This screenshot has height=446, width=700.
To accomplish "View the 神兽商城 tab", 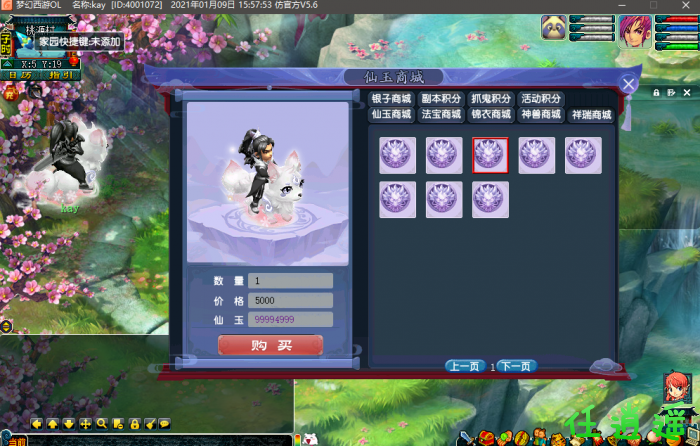I will [x=541, y=114].
